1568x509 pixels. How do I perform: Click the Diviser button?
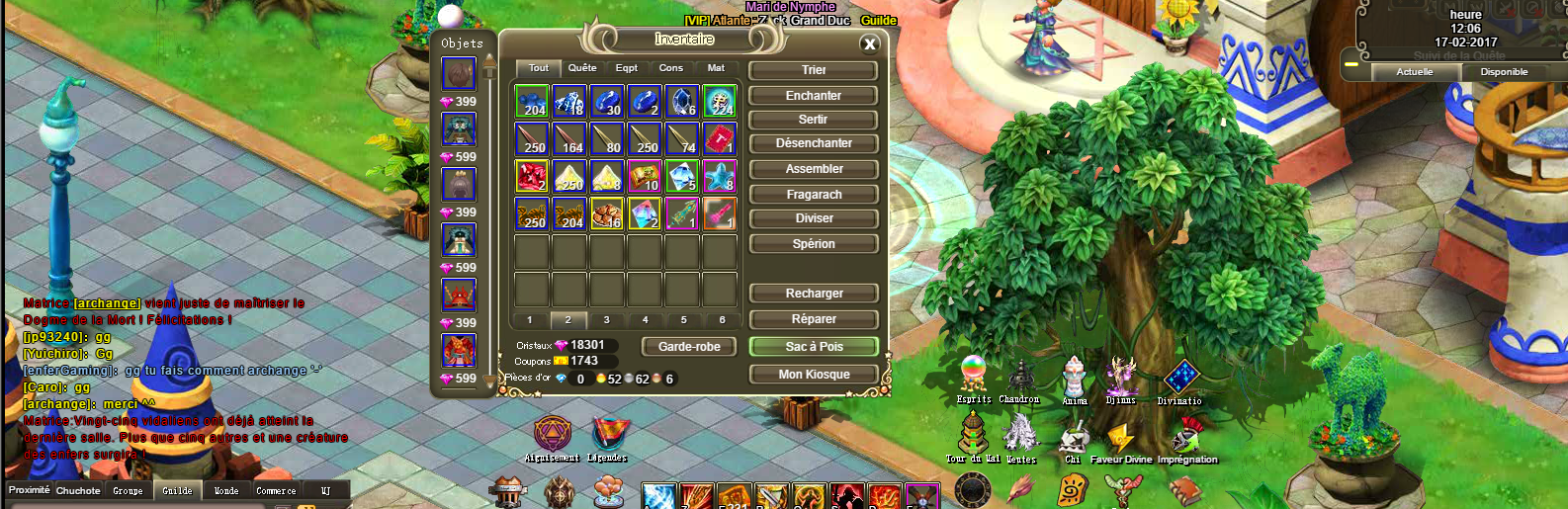tap(814, 218)
